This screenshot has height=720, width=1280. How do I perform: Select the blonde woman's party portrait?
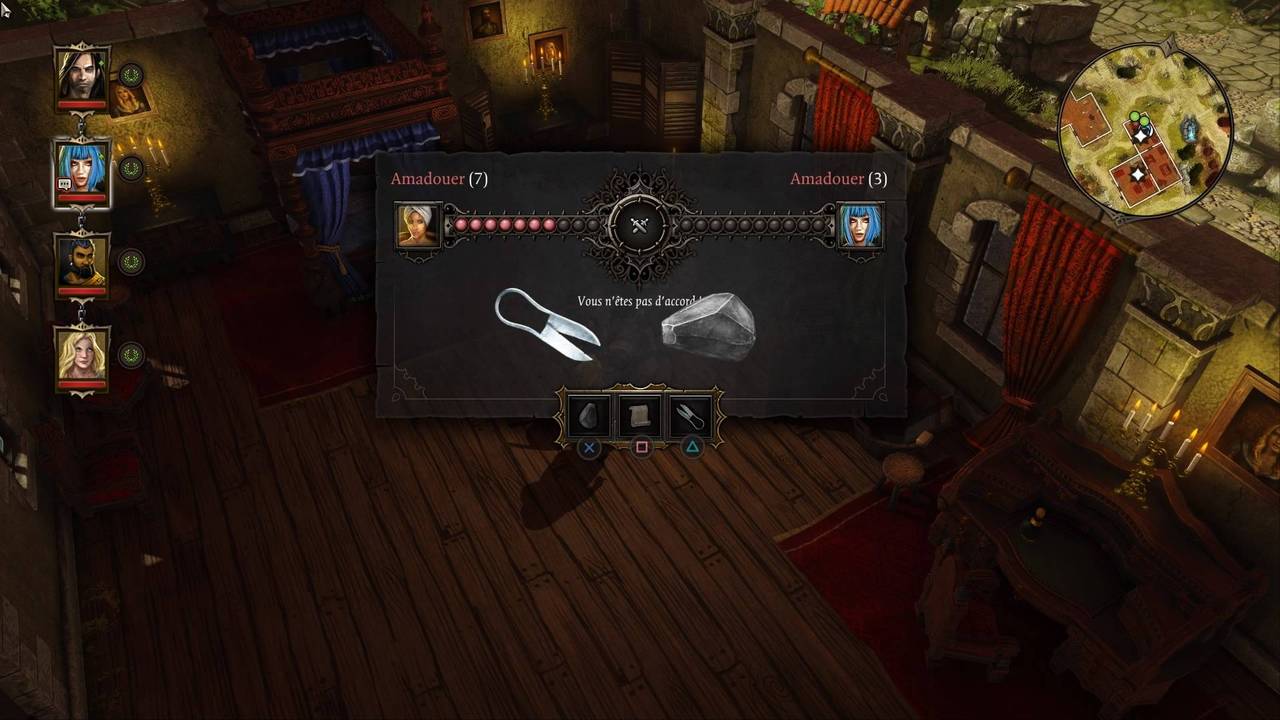(82, 355)
